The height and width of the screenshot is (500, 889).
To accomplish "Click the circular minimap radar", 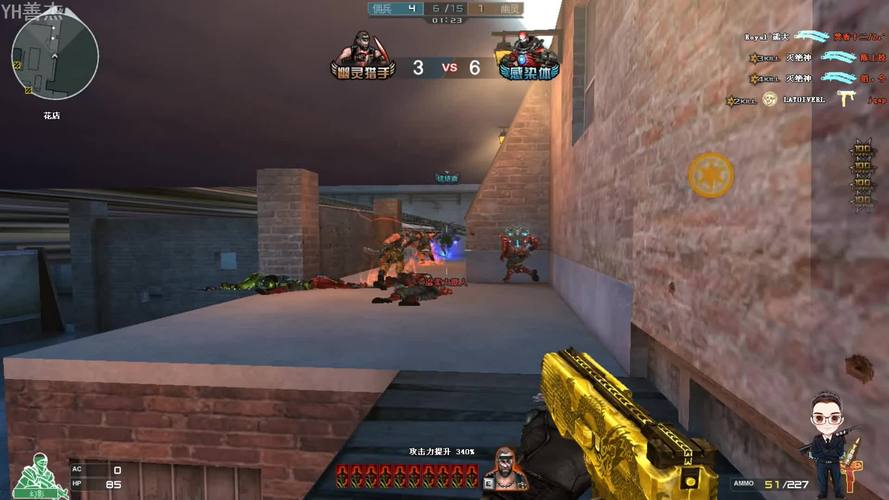I will [x=55, y=57].
